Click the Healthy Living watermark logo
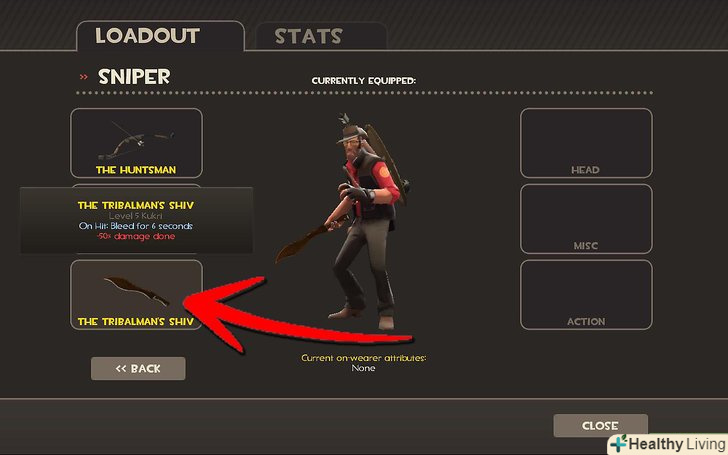The height and width of the screenshot is (455, 728). (x=666, y=442)
